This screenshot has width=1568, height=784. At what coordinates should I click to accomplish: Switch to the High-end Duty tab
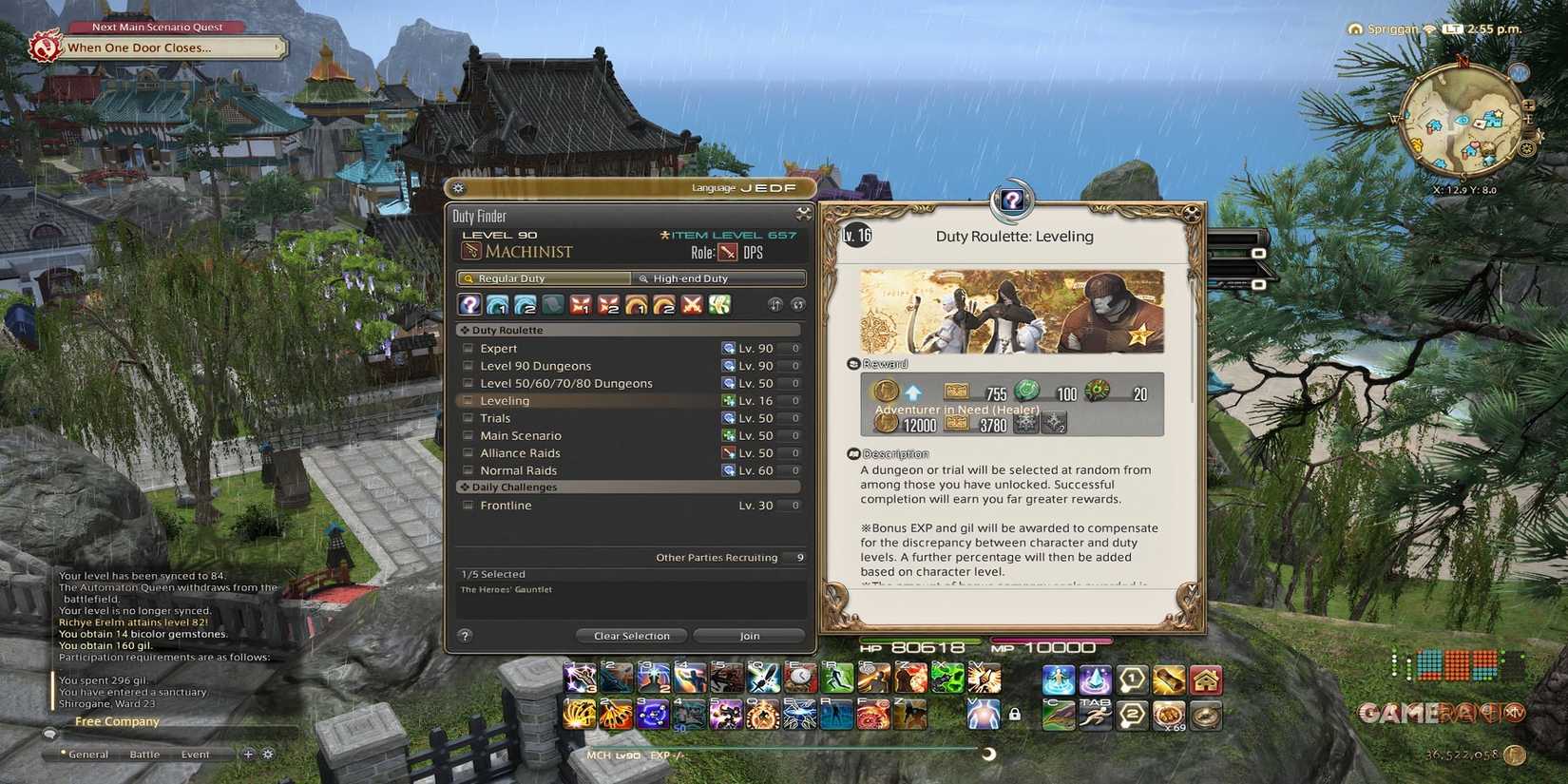(x=719, y=277)
